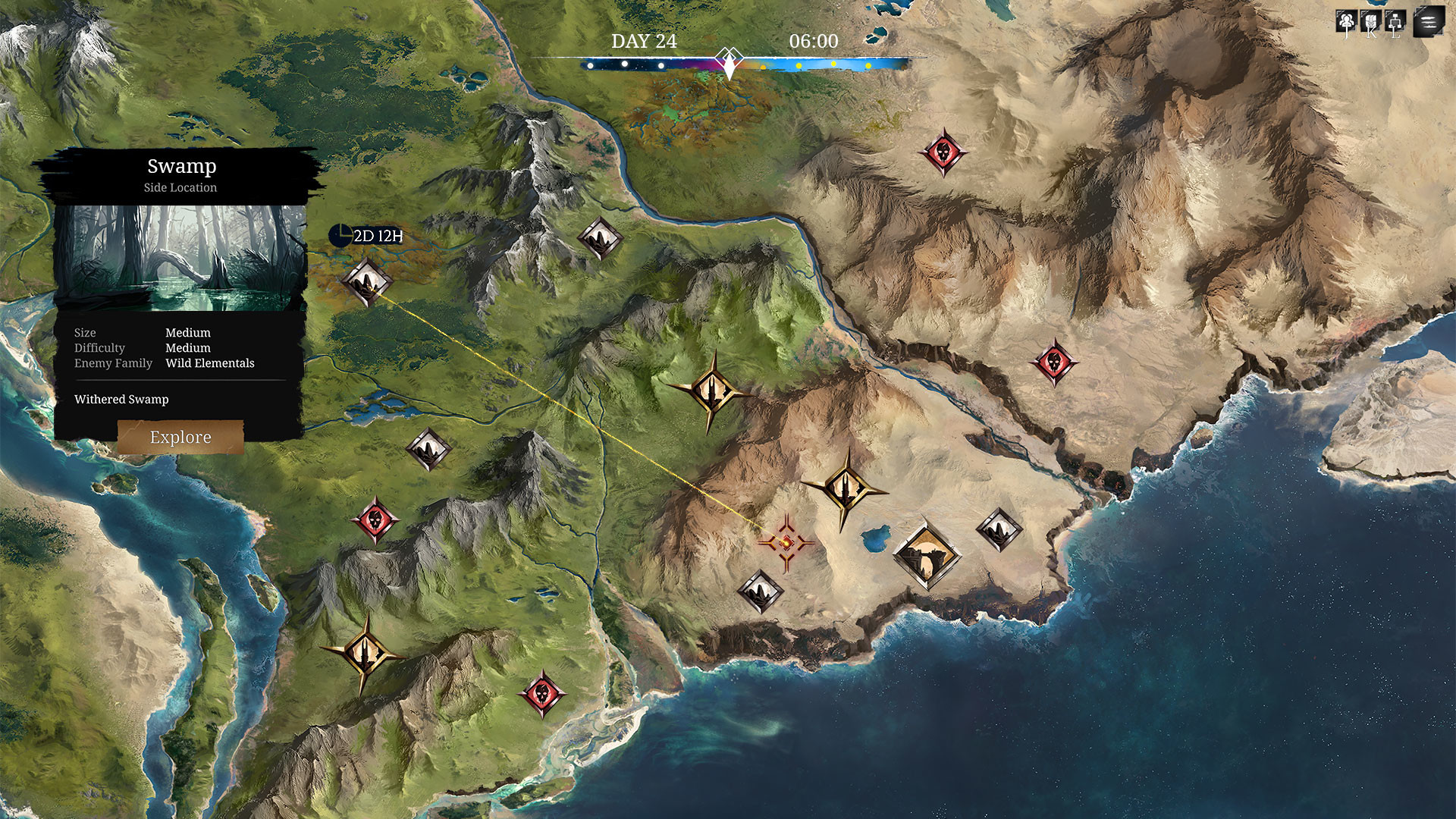Click the travel time clock showing 2D 12H

364,236
